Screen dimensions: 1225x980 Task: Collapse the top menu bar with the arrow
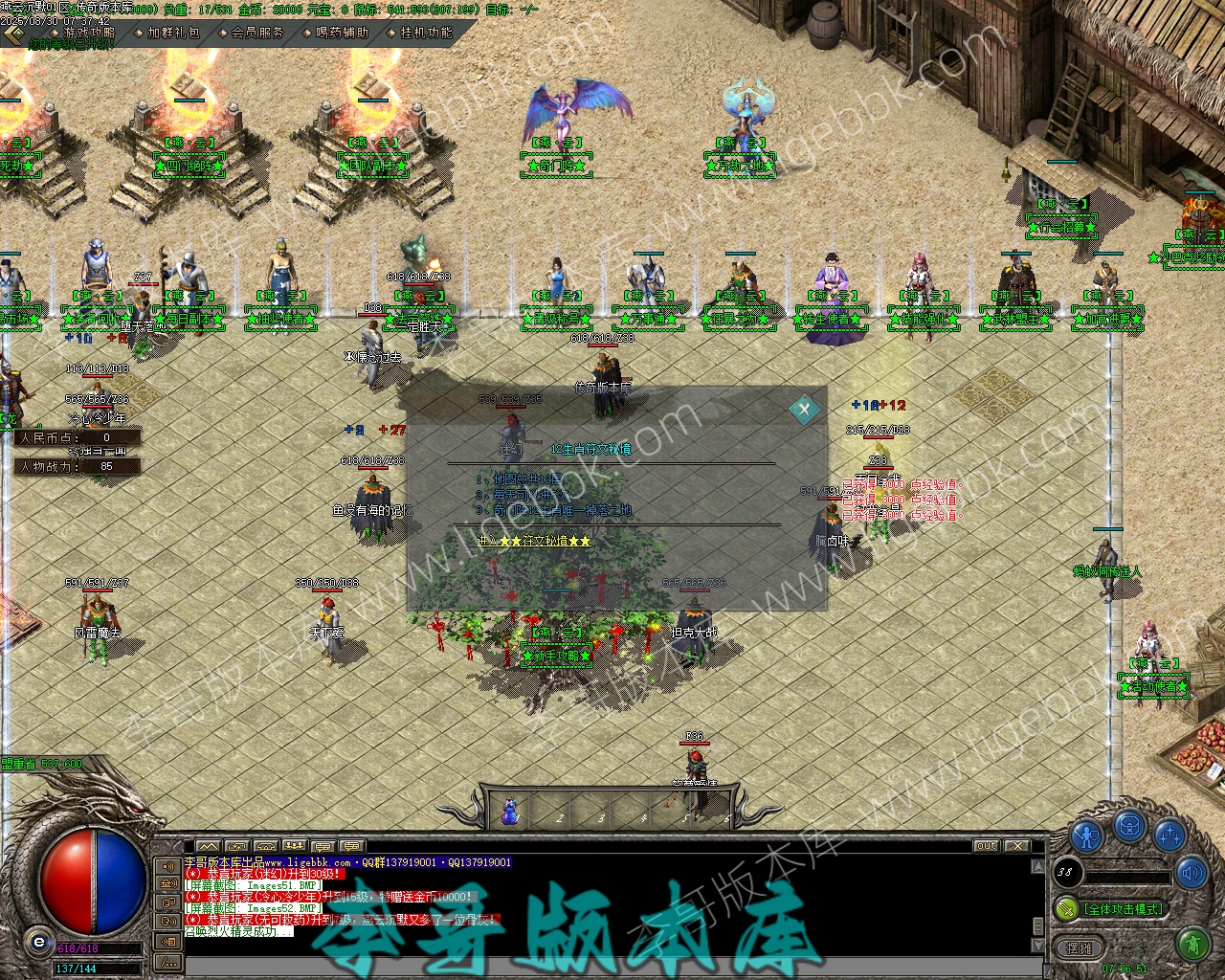[x=13, y=35]
